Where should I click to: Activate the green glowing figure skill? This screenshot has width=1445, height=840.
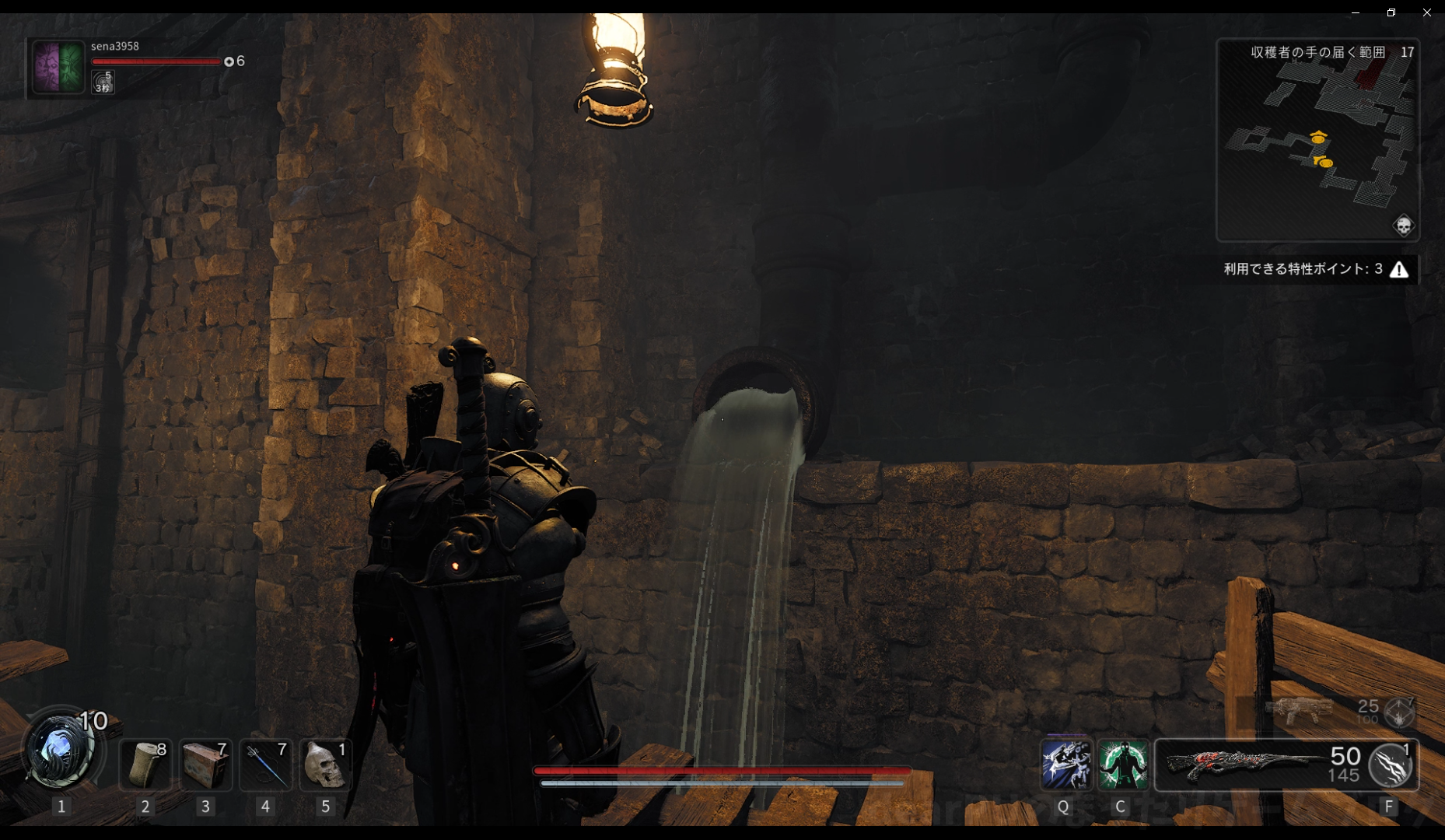(x=1122, y=765)
